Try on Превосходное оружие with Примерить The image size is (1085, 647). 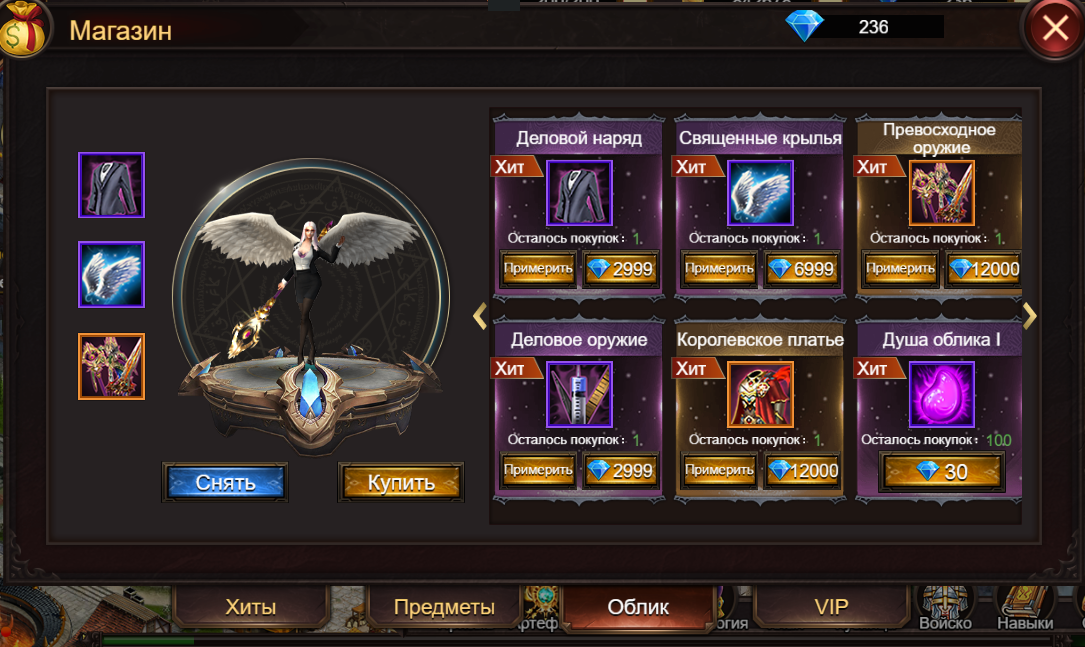900,269
